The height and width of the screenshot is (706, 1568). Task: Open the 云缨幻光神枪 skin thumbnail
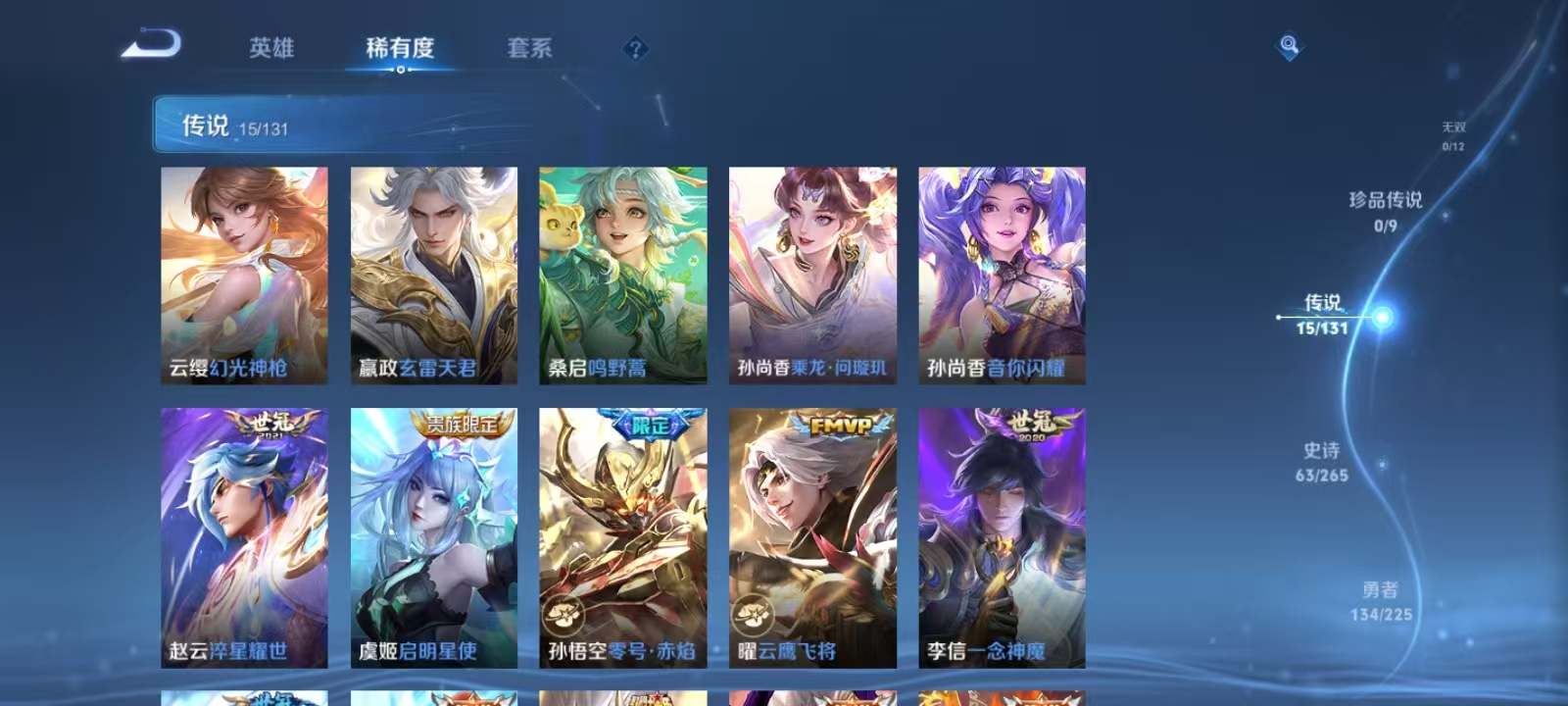click(x=243, y=275)
